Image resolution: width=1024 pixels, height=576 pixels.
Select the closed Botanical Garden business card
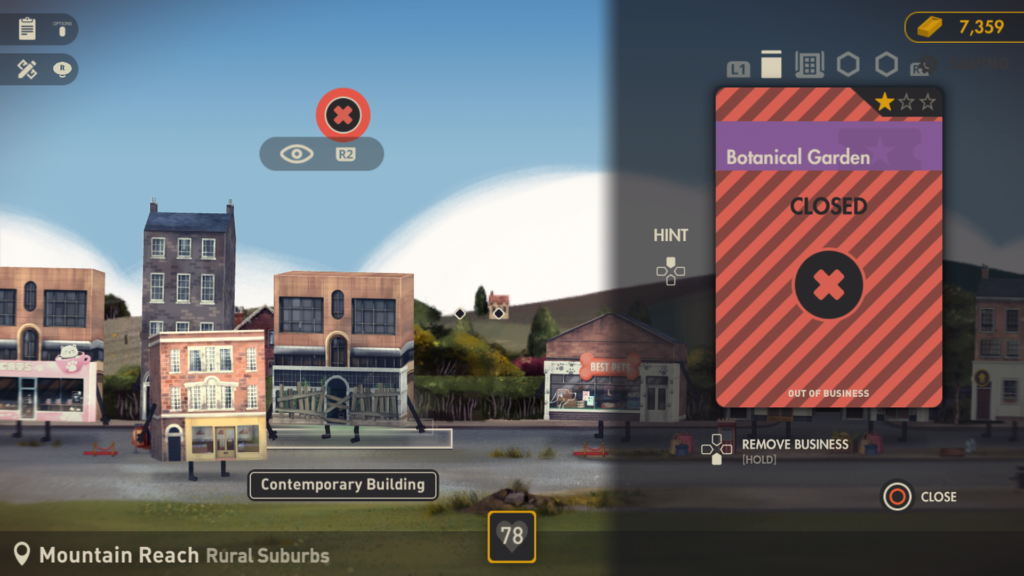(828, 247)
